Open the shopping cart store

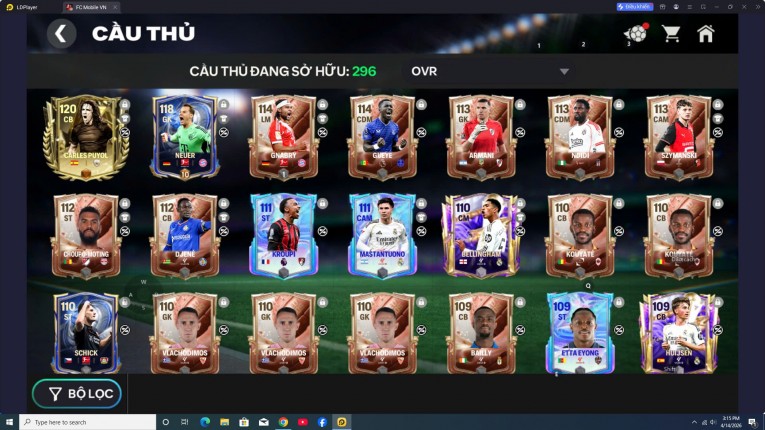670,34
